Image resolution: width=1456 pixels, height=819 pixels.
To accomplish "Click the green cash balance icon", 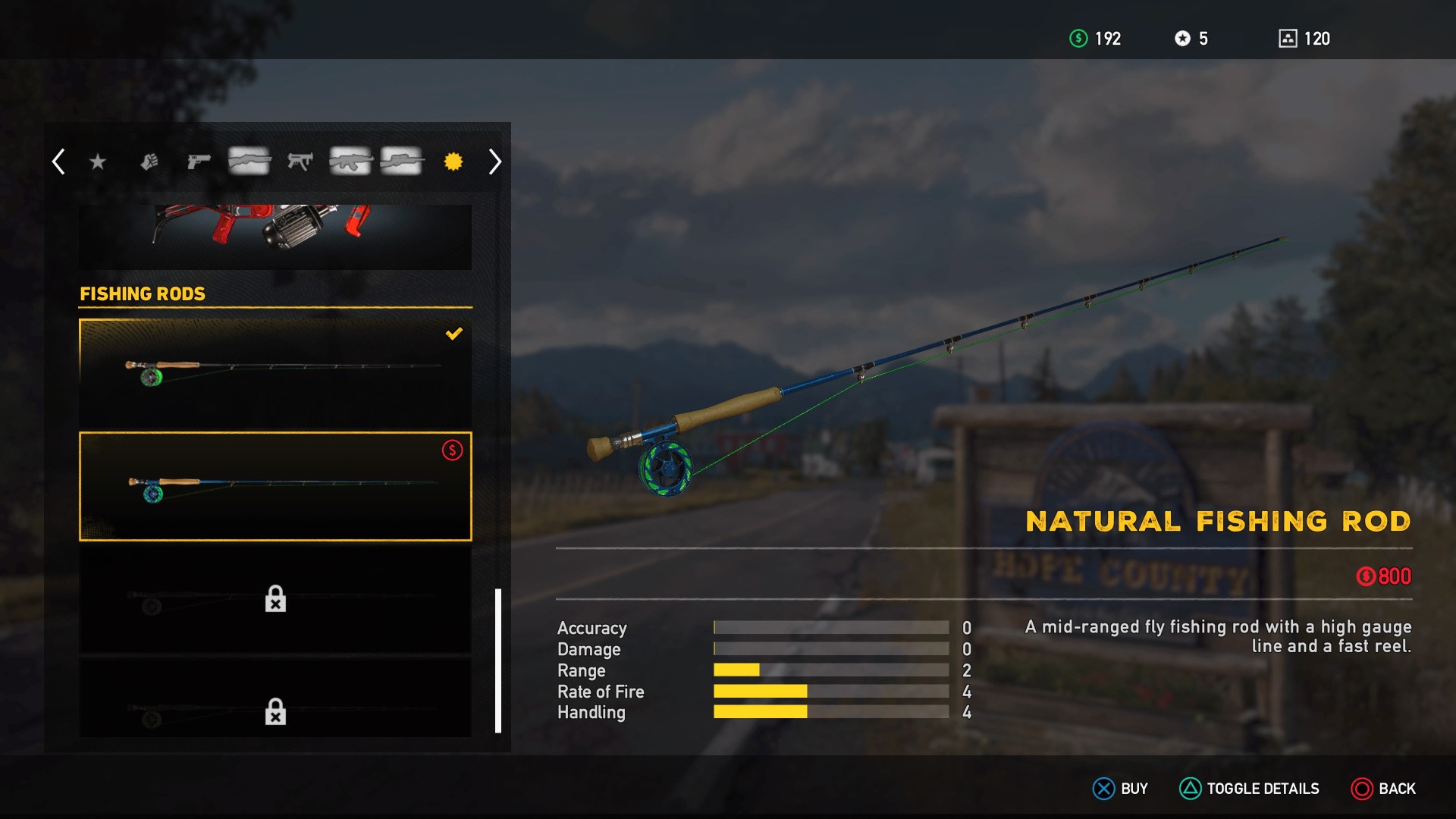I will pyautogui.click(x=1076, y=39).
